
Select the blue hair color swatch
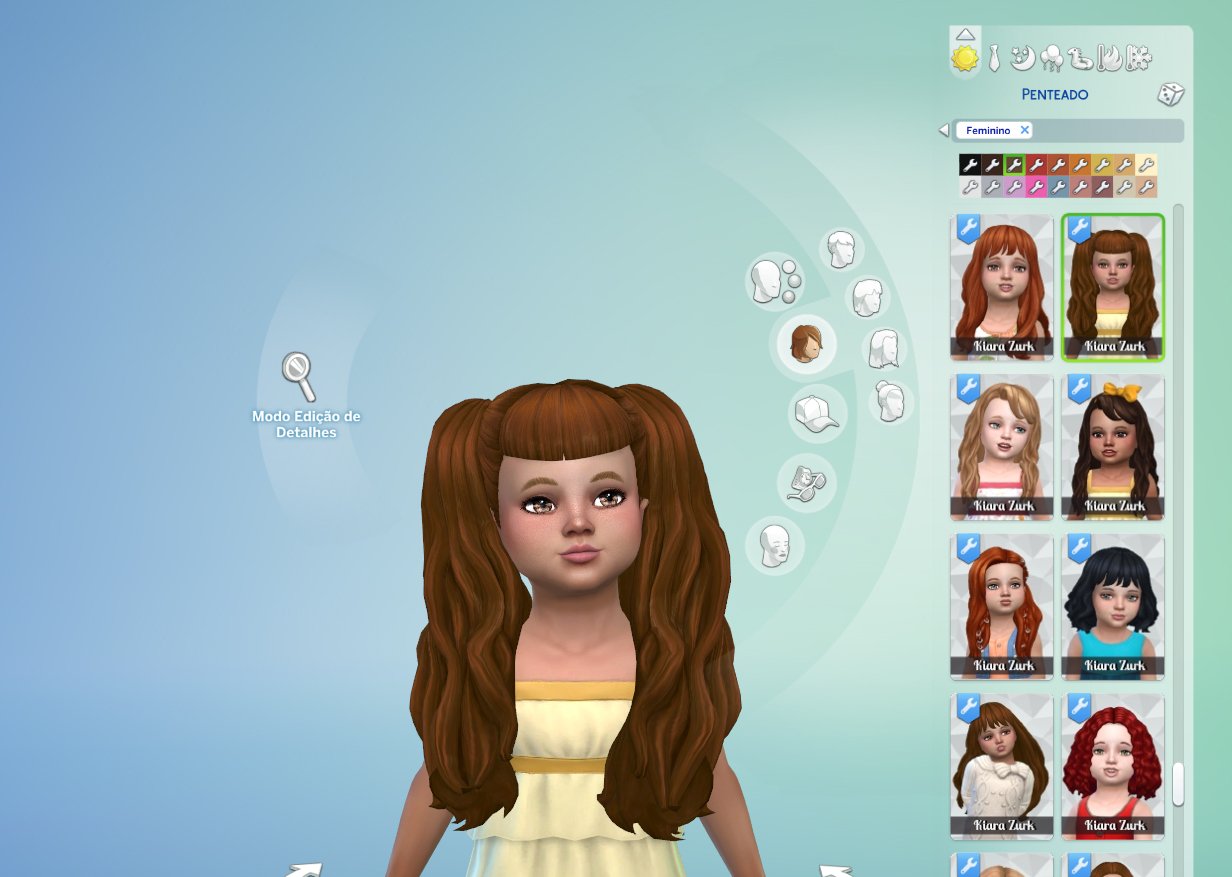(x=1058, y=187)
